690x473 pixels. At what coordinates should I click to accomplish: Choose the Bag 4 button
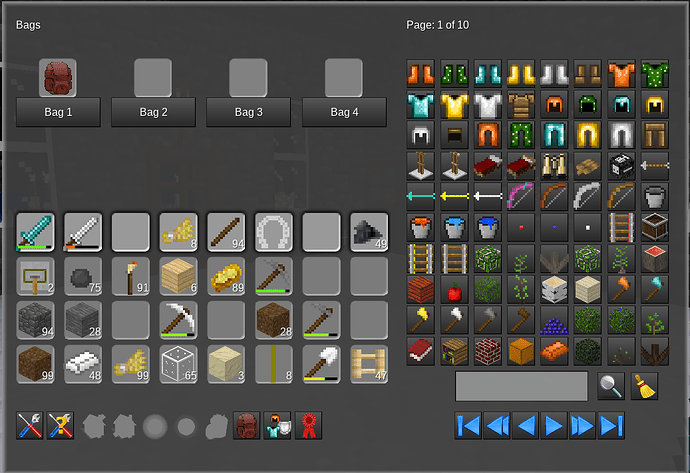point(344,113)
